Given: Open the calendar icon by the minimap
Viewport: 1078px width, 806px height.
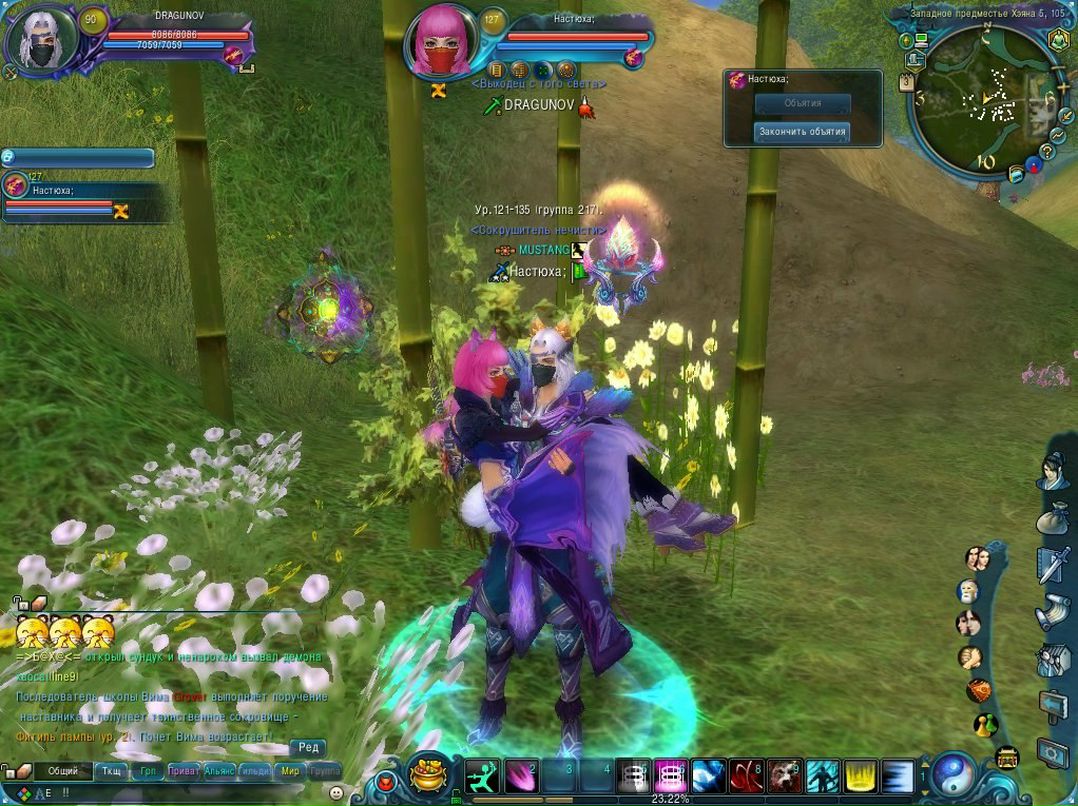Looking at the screenshot, I should click(907, 84).
